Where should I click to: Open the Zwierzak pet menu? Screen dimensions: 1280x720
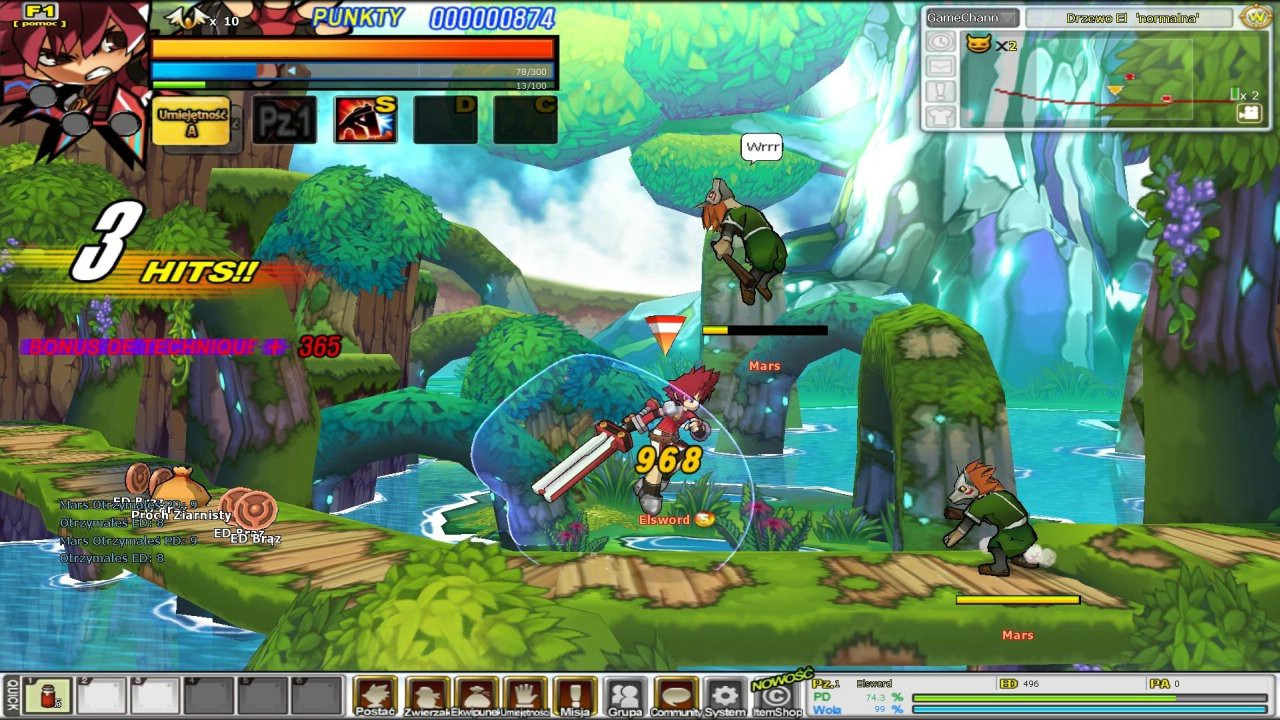(x=427, y=695)
